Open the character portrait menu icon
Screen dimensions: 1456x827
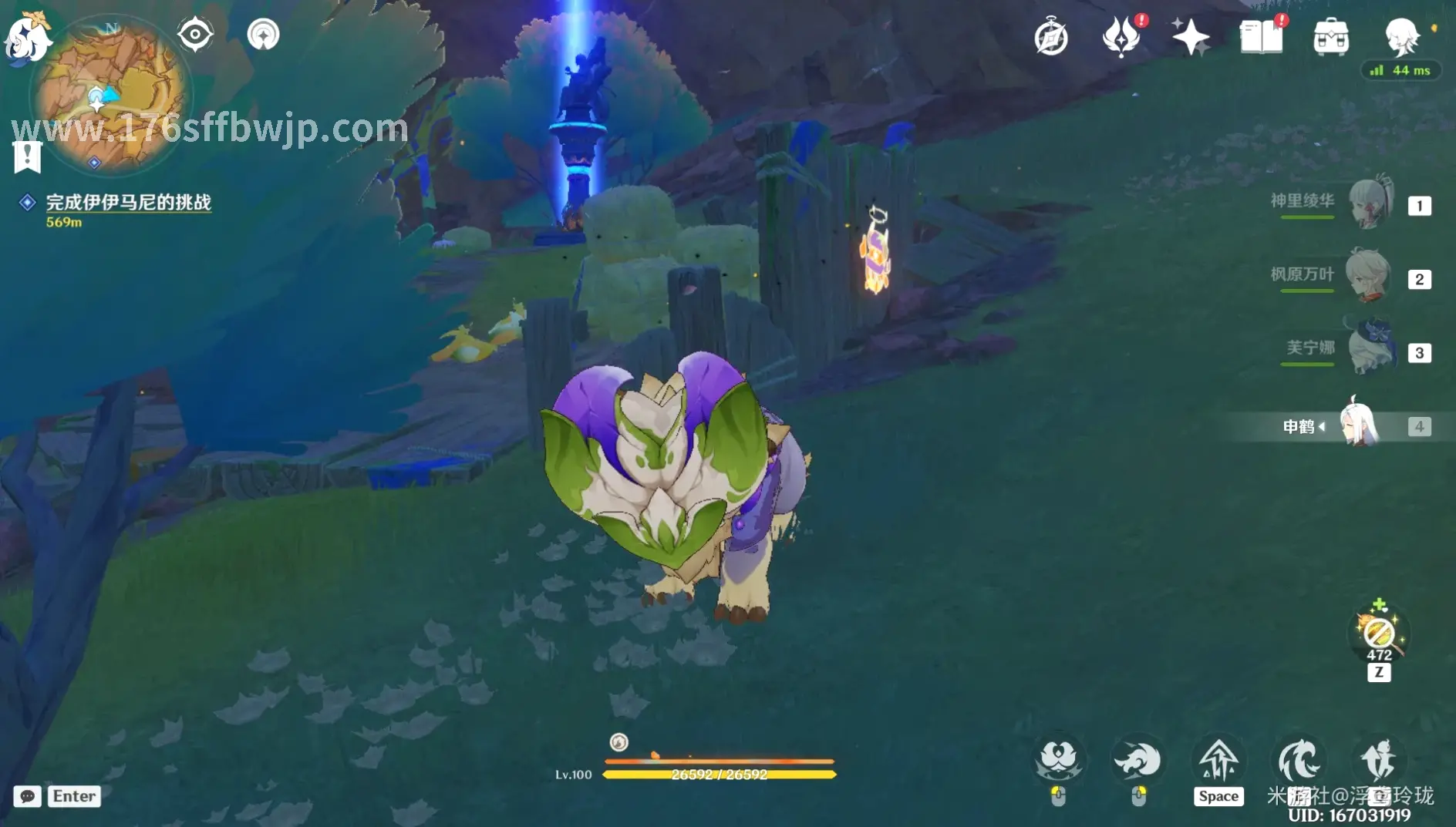pyautogui.click(x=1401, y=35)
